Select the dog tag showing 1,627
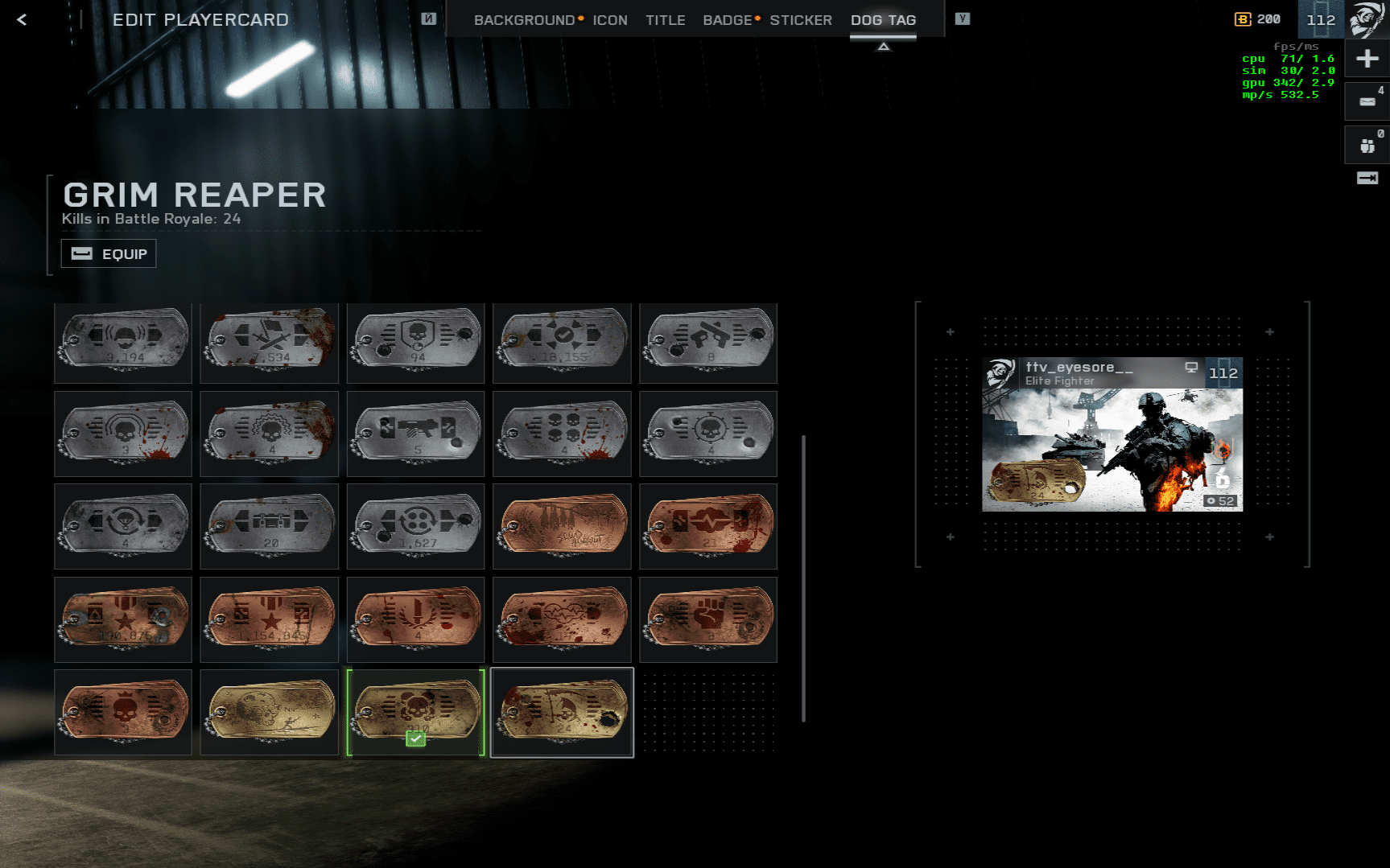The height and width of the screenshot is (868, 1390). tap(415, 526)
